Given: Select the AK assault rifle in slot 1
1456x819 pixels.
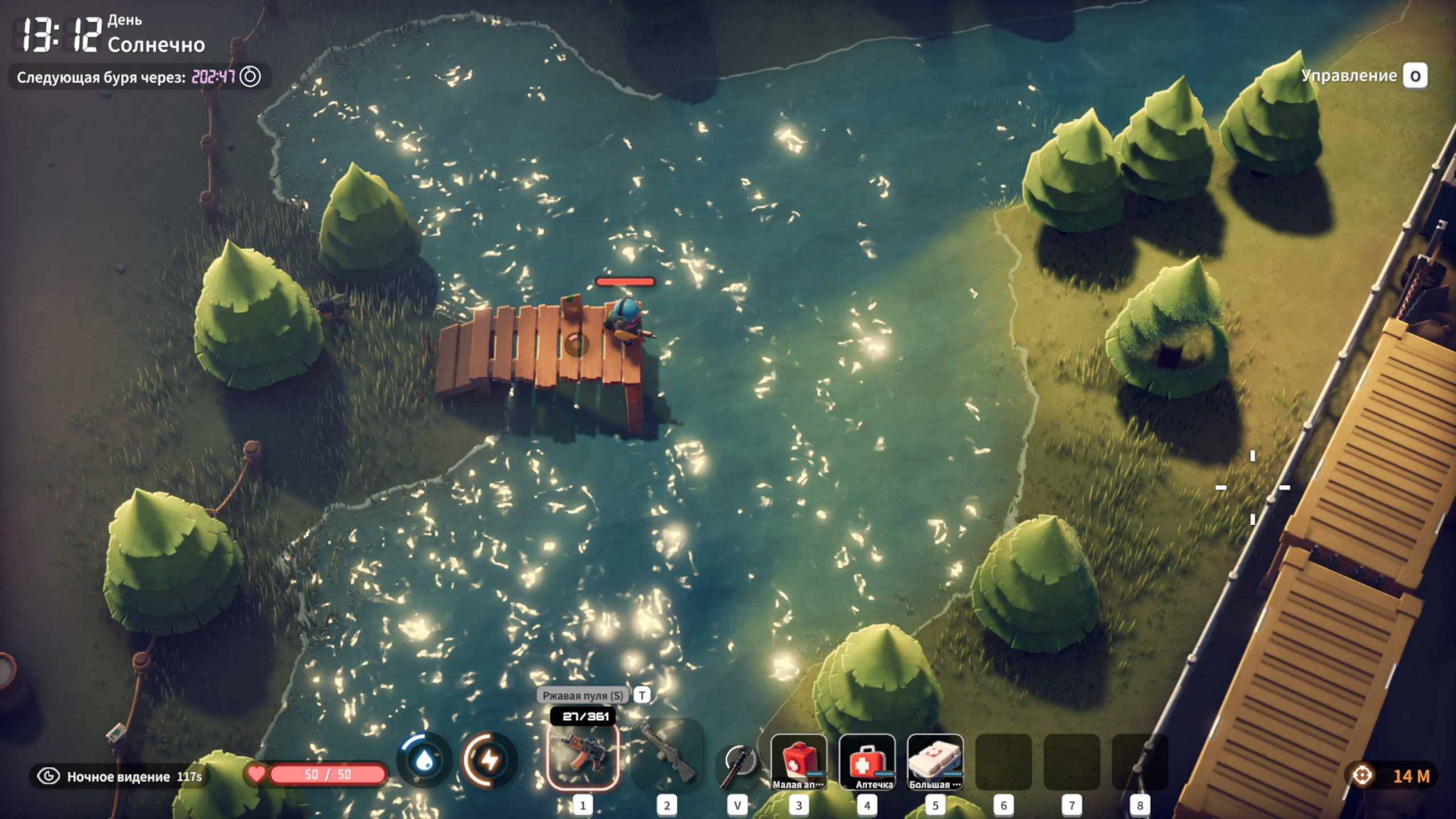Looking at the screenshot, I should [582, 757].
